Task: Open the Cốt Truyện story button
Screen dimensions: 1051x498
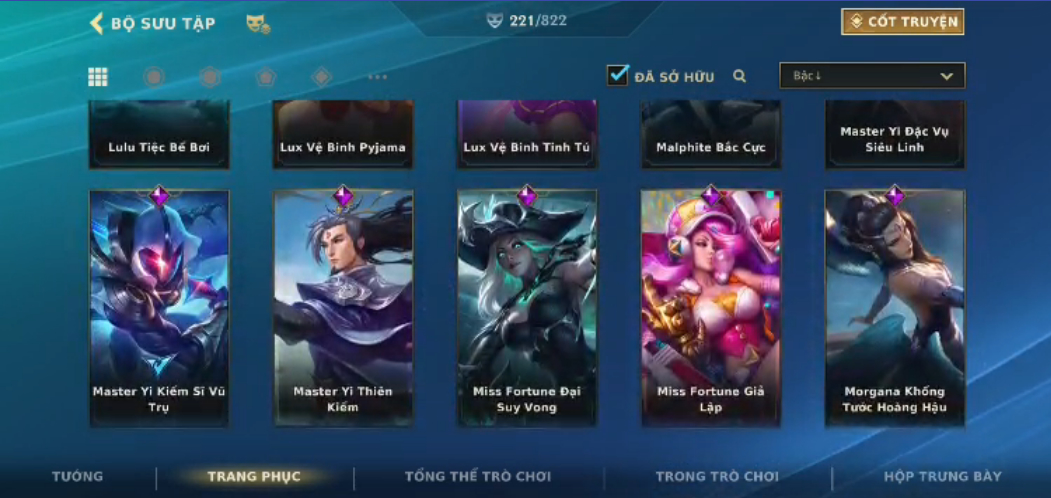Action: [902, 22]
